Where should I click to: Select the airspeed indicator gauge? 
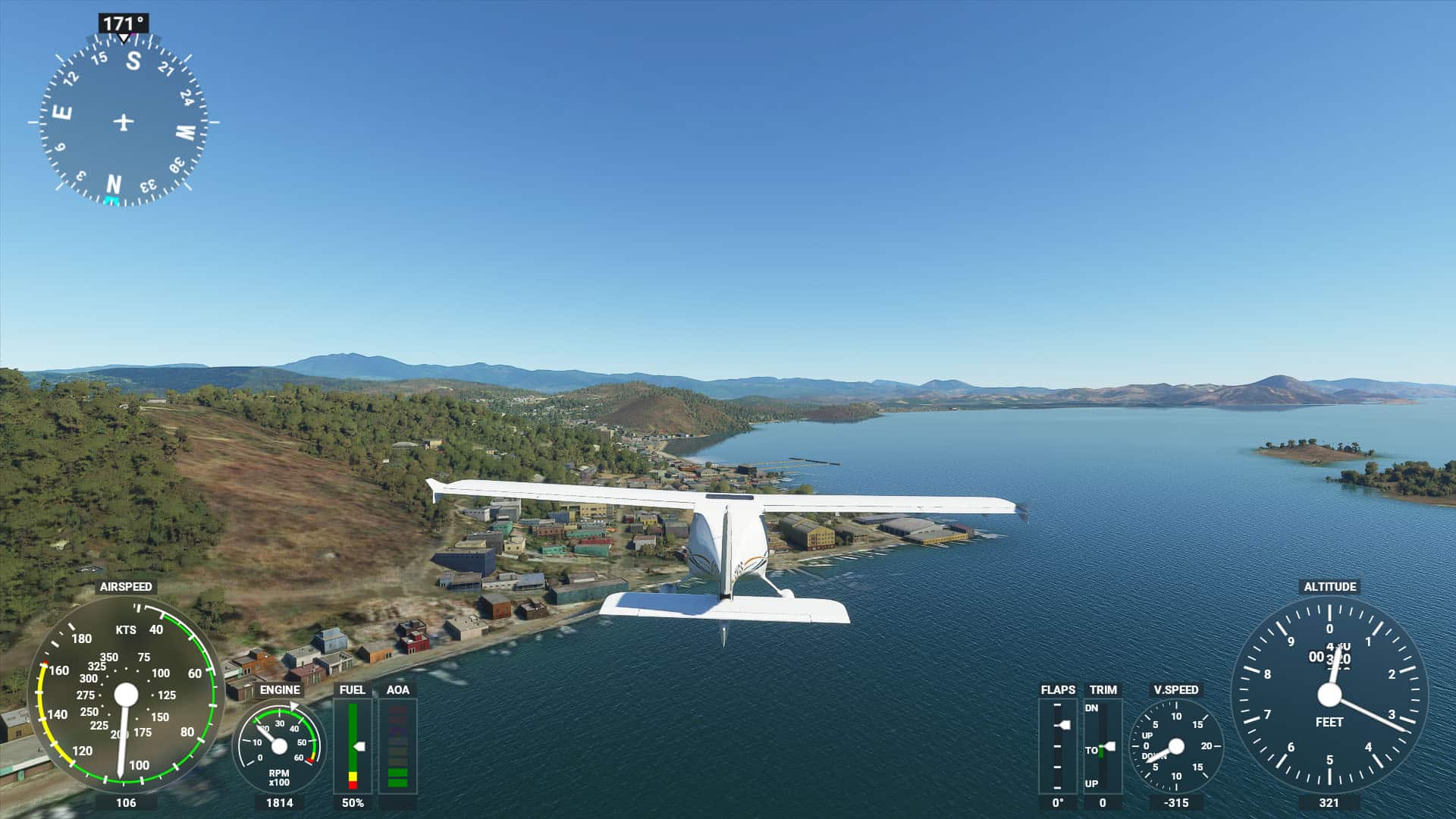tap(126, 695)
